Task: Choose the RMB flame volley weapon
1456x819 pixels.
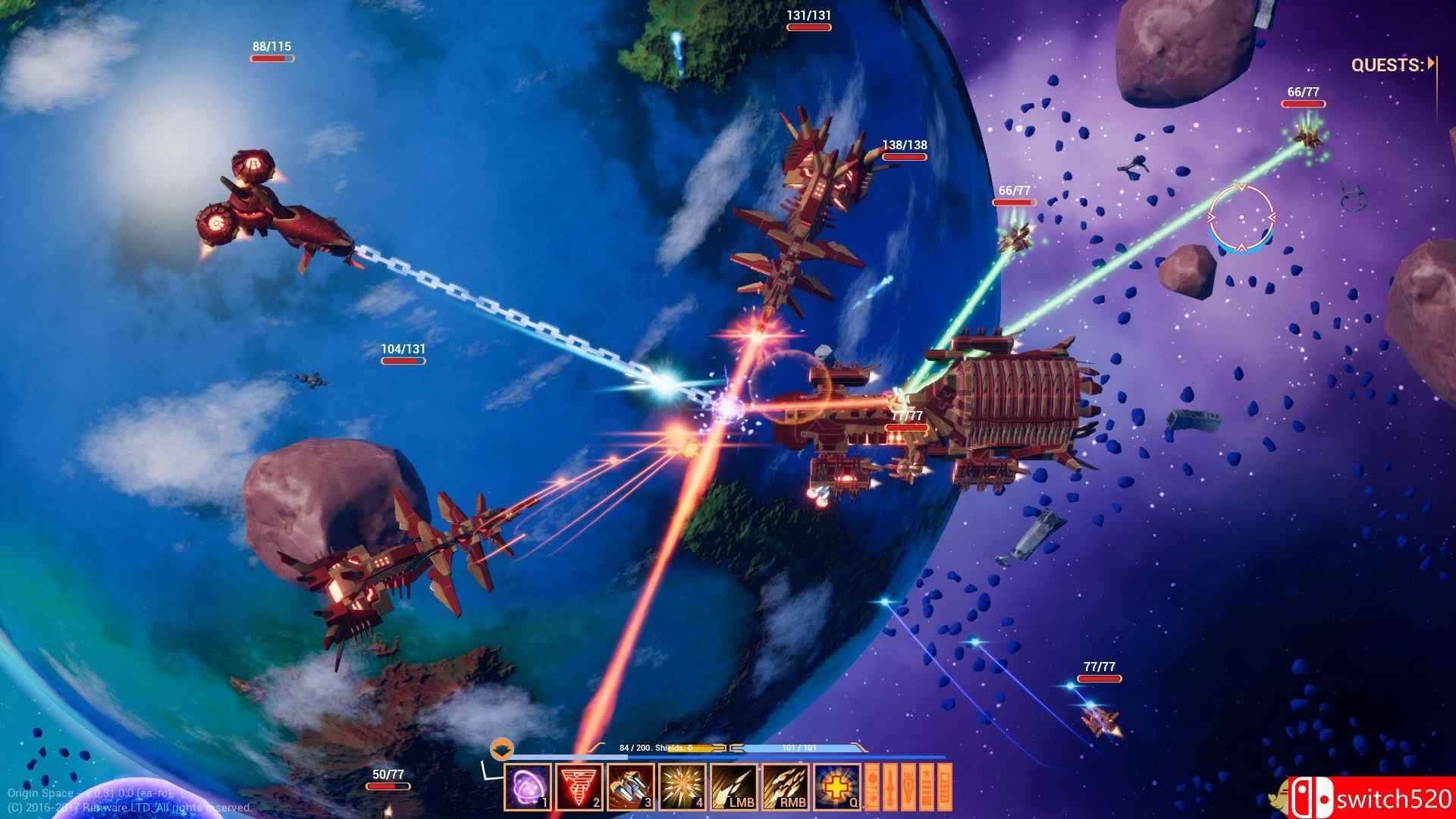Action: click(786, 787)
